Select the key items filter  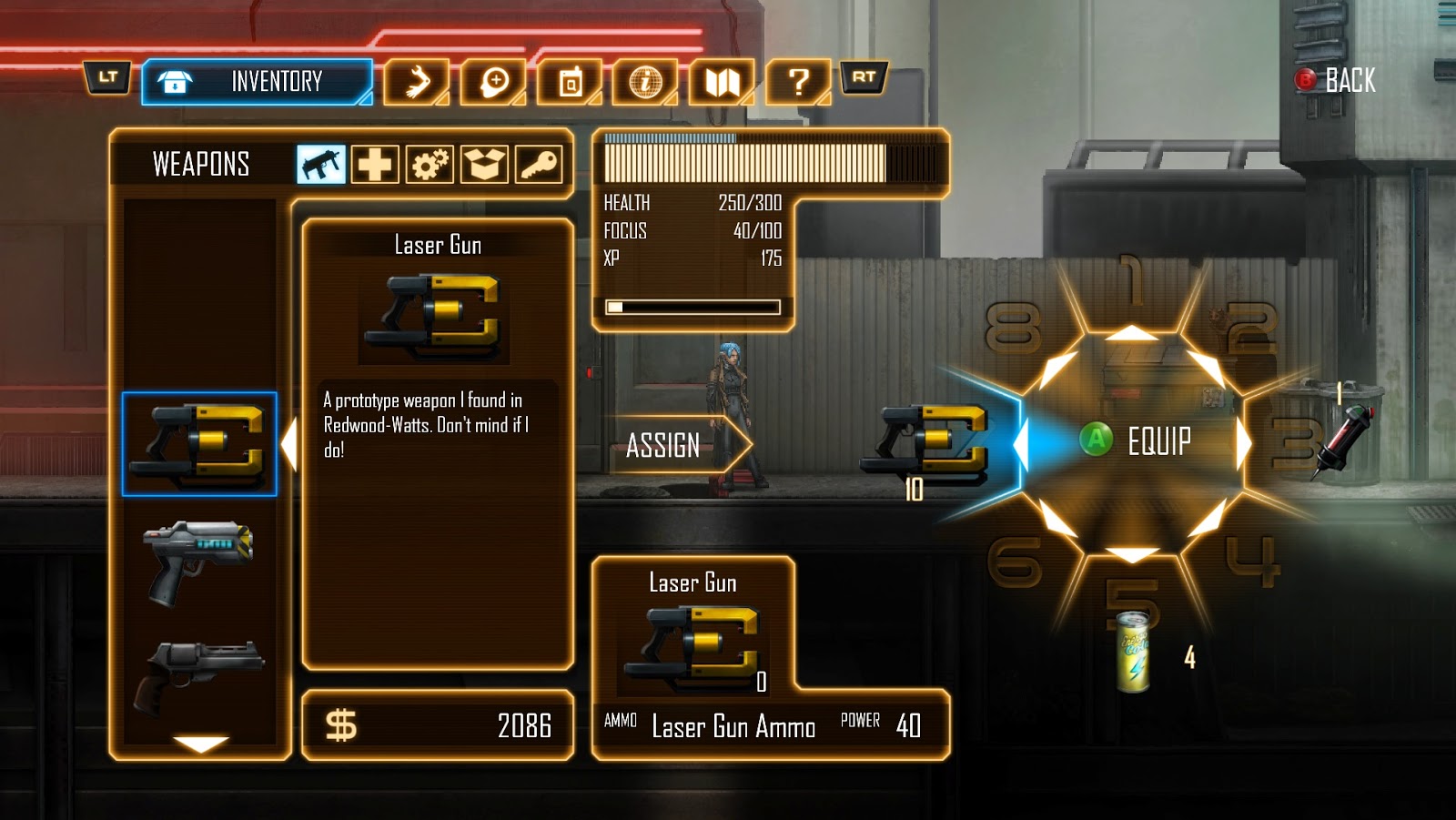tap(539, 165)
